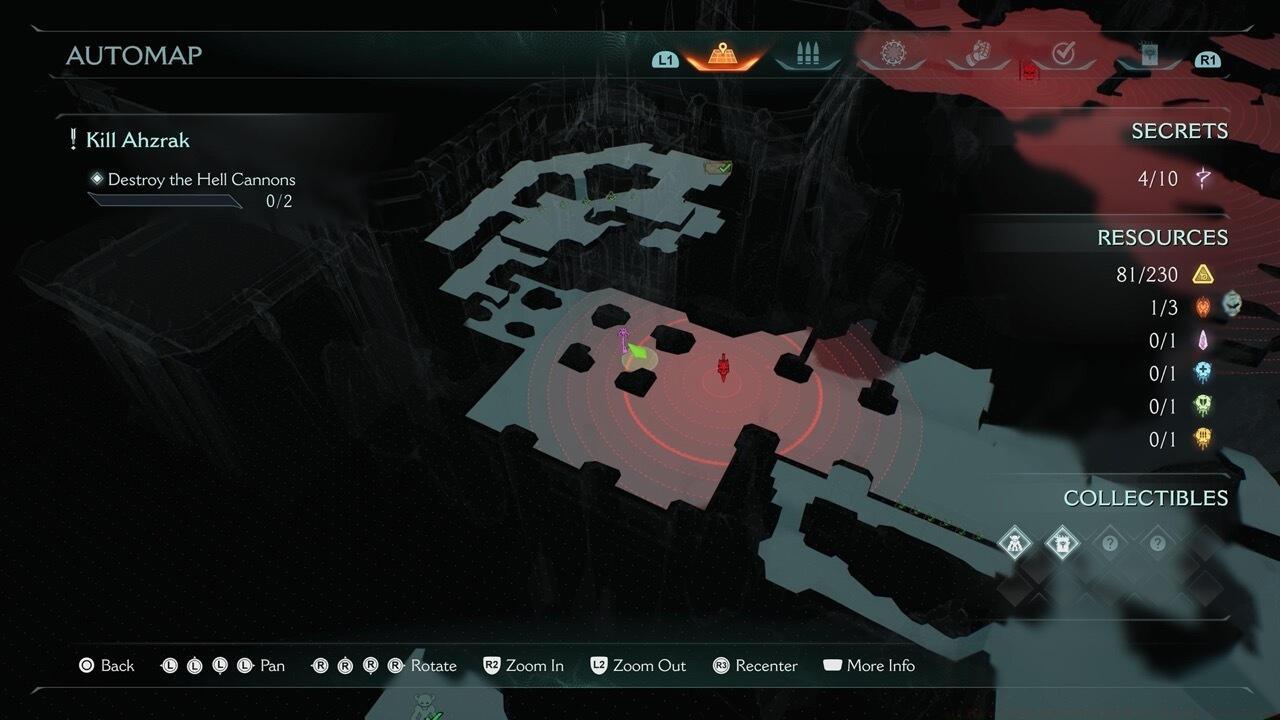Click the red Ahzrak skull marker
Screen dimensions: 1280x720
pyautogui.click(x=722, y=369)
